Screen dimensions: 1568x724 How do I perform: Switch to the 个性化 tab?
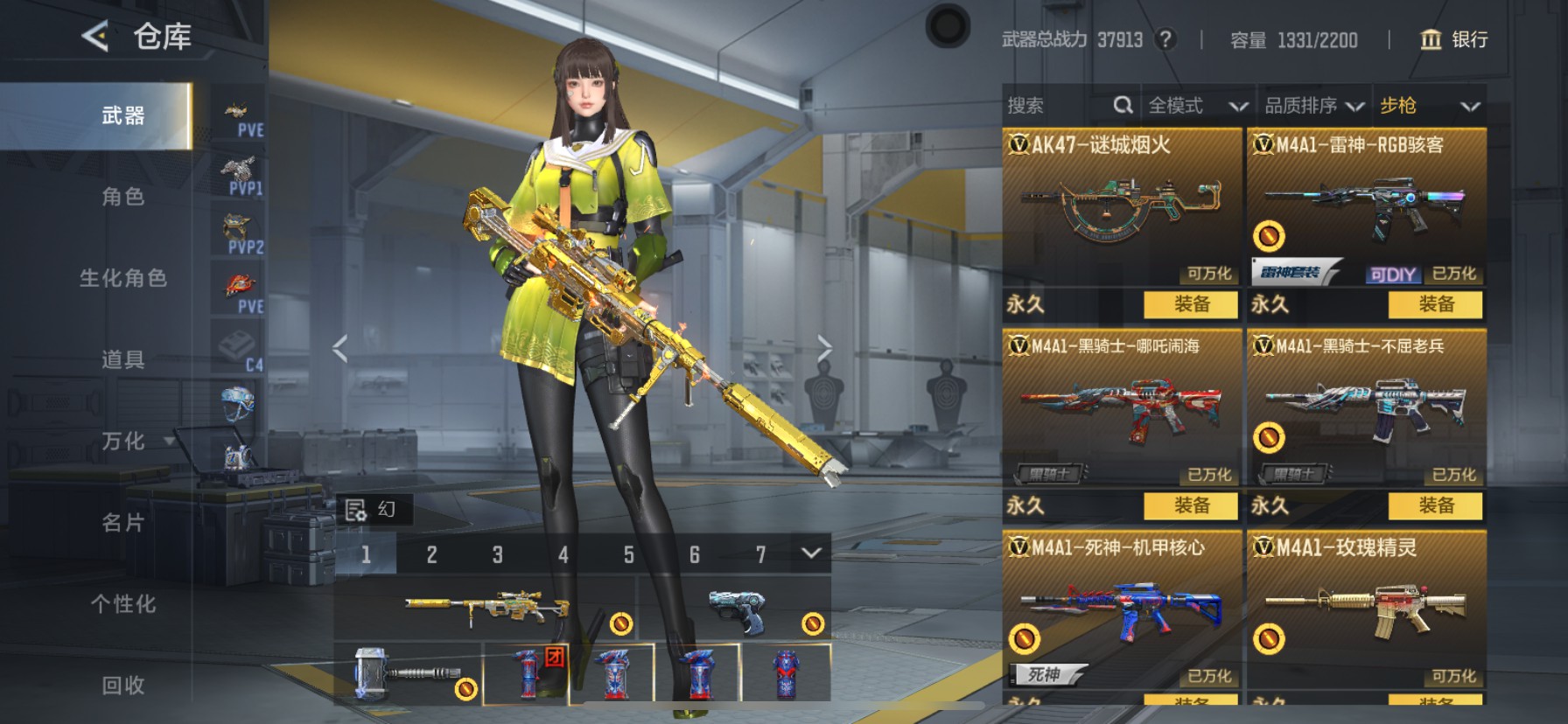click(x=122, y=604)
